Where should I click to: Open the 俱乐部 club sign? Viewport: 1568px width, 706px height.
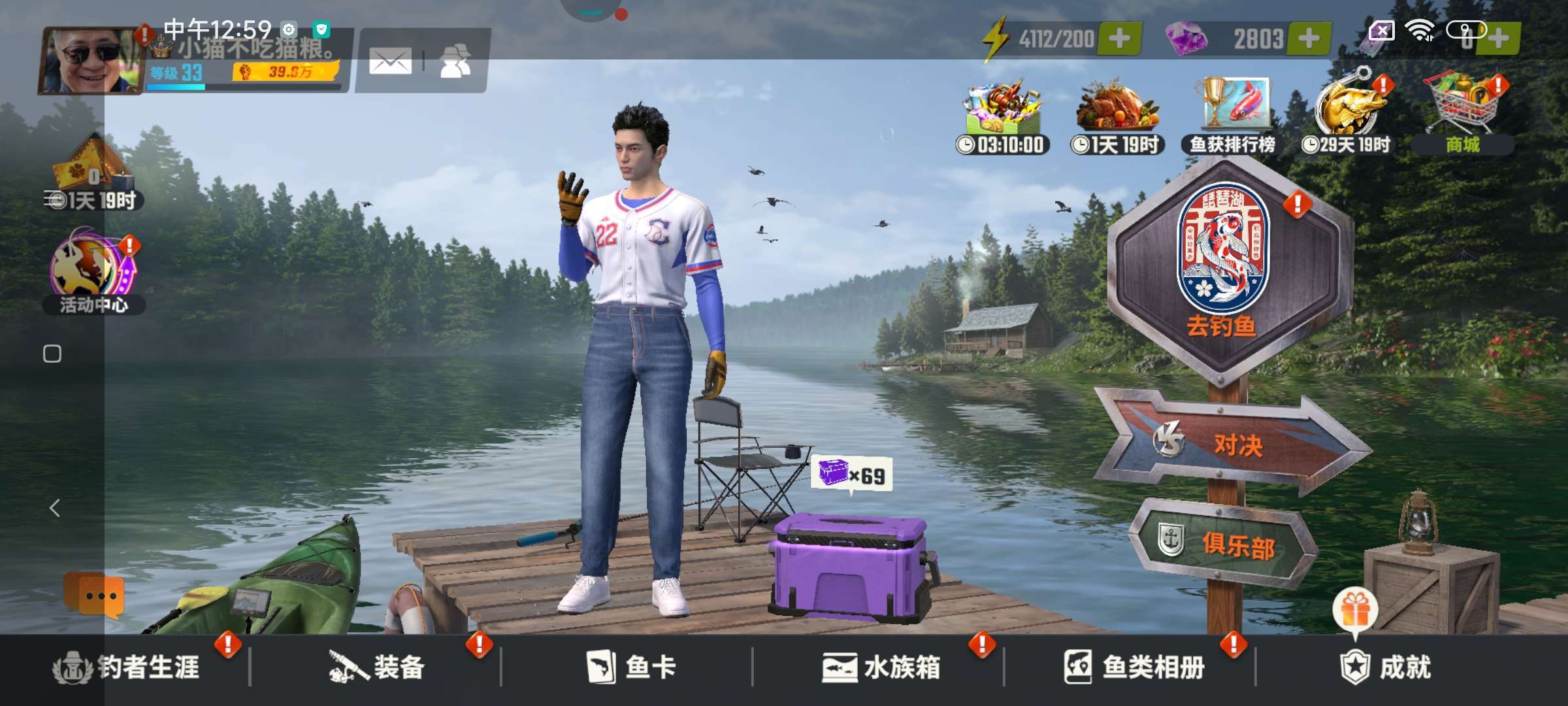[x=1223, y=544]
